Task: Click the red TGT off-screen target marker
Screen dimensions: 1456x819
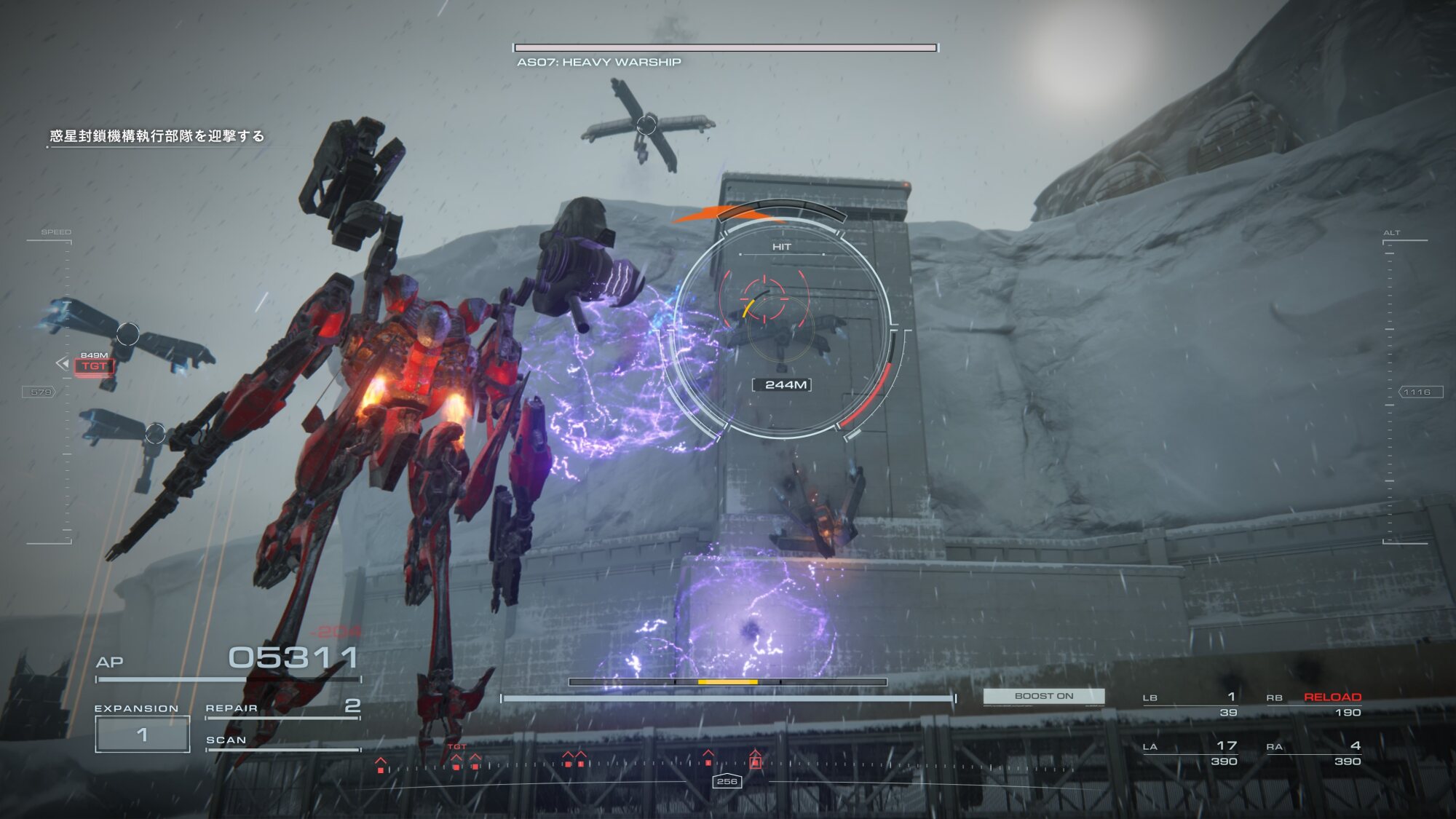Action: click(94, 365)
